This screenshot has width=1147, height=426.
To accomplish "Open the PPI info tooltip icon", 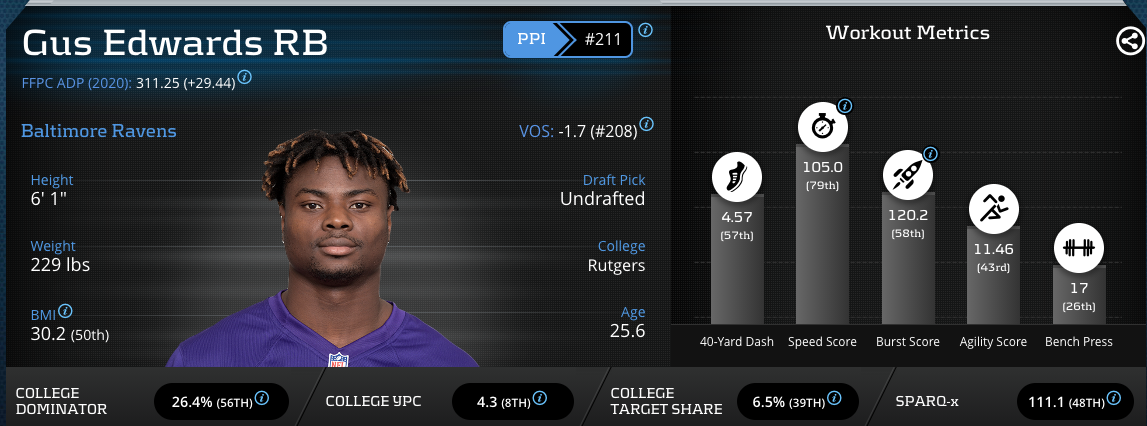I will (646, 30).
